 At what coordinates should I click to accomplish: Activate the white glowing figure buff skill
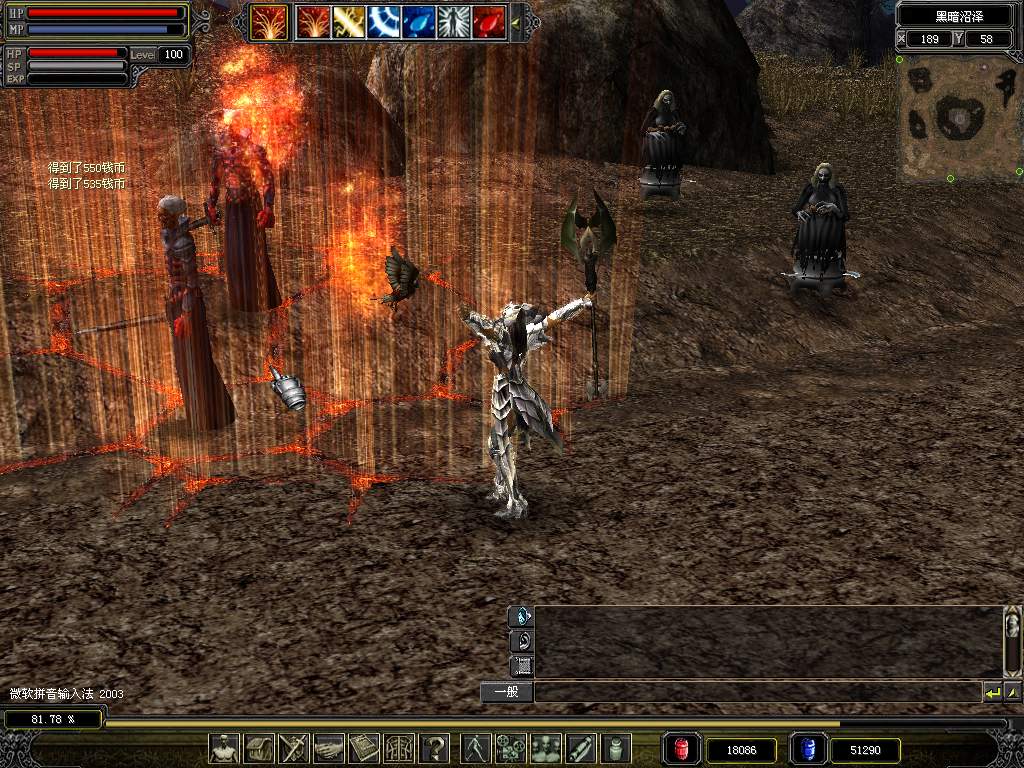[x=454, y=21]
